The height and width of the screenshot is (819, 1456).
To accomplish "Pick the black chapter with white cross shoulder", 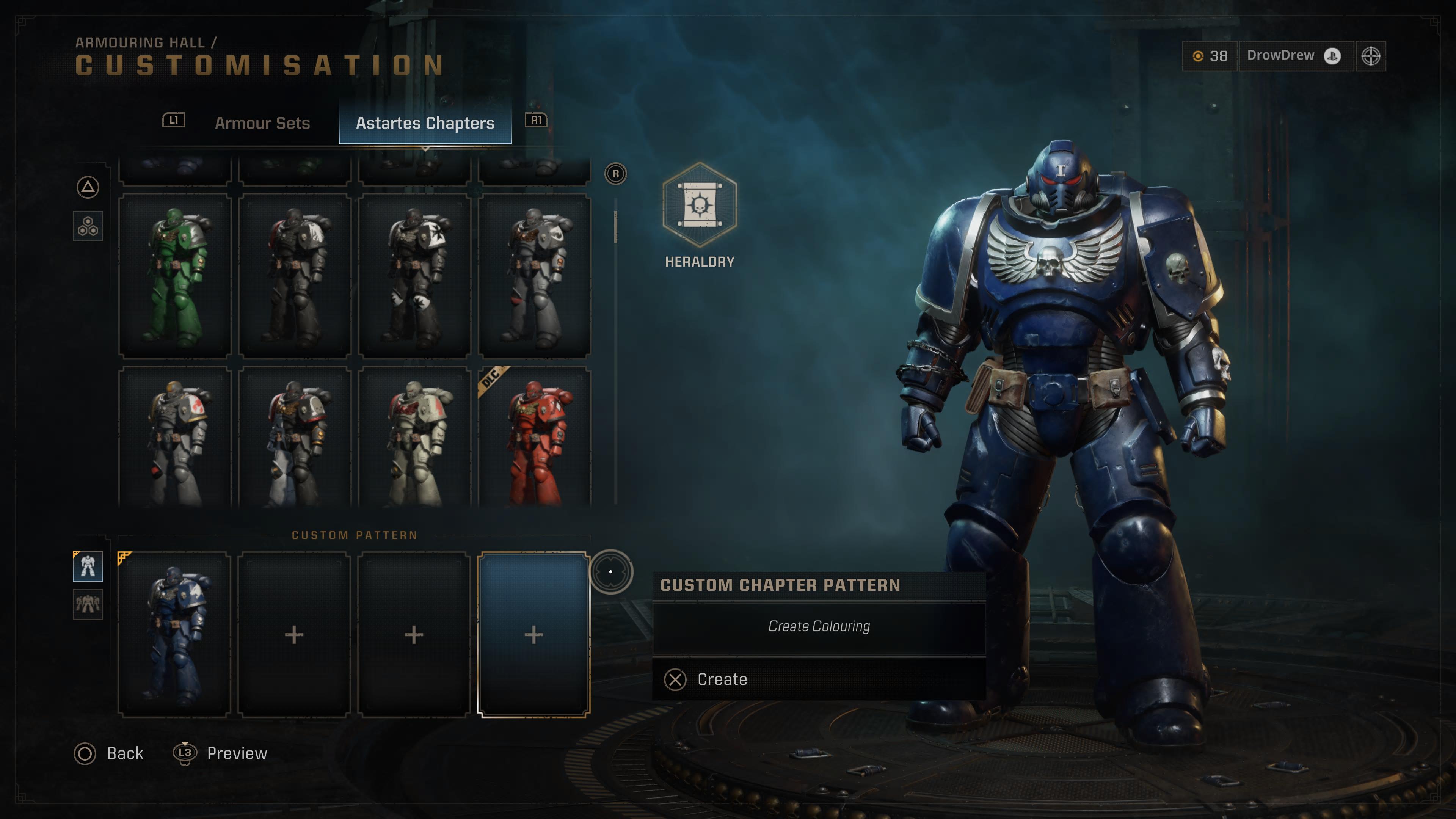I will (414, 276).
